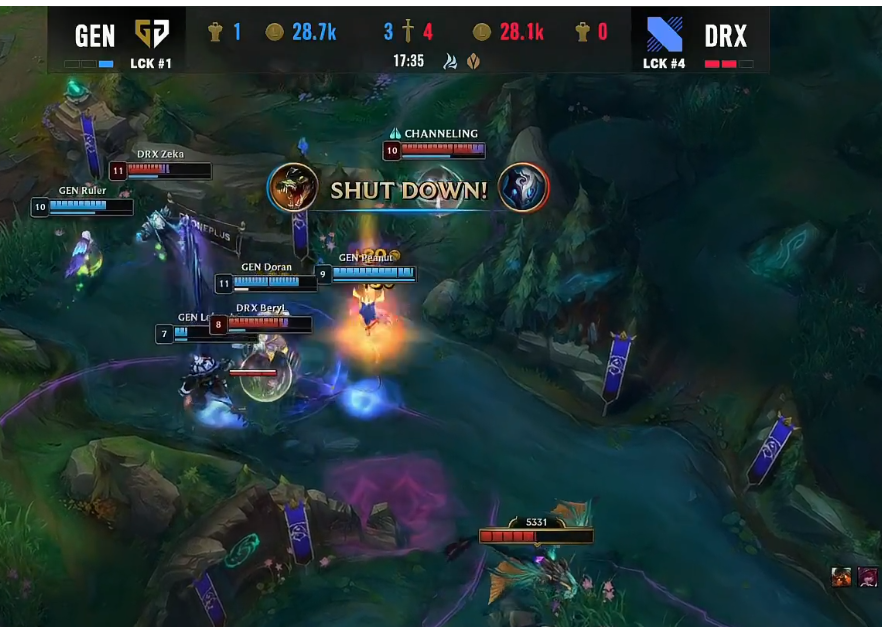
Task: Click the orange champion portrait in bottom corner
Action: [x=842, y=578]
